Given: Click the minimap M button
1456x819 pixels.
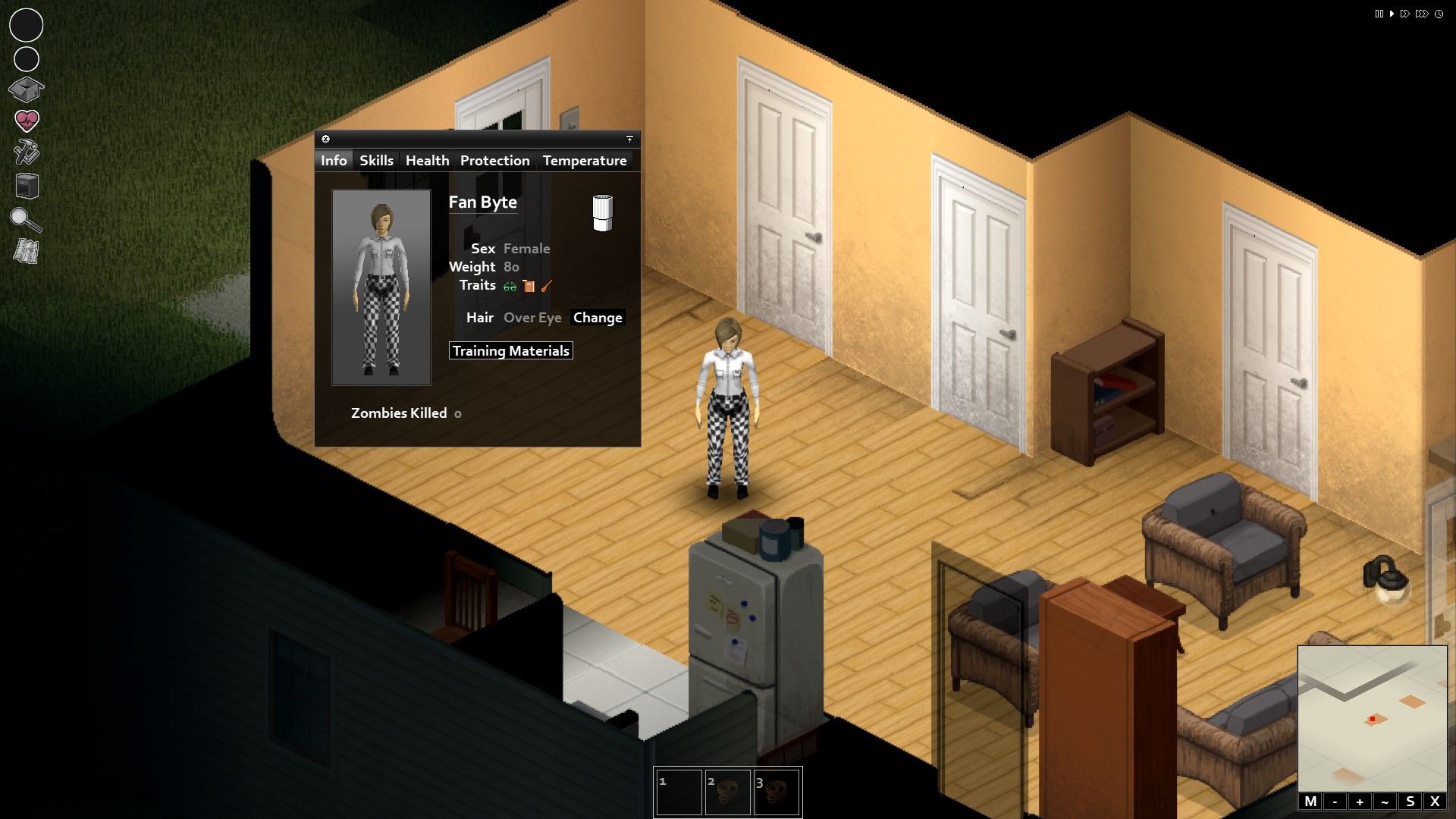Looking at the screenshot, I should click(1310, 802).
